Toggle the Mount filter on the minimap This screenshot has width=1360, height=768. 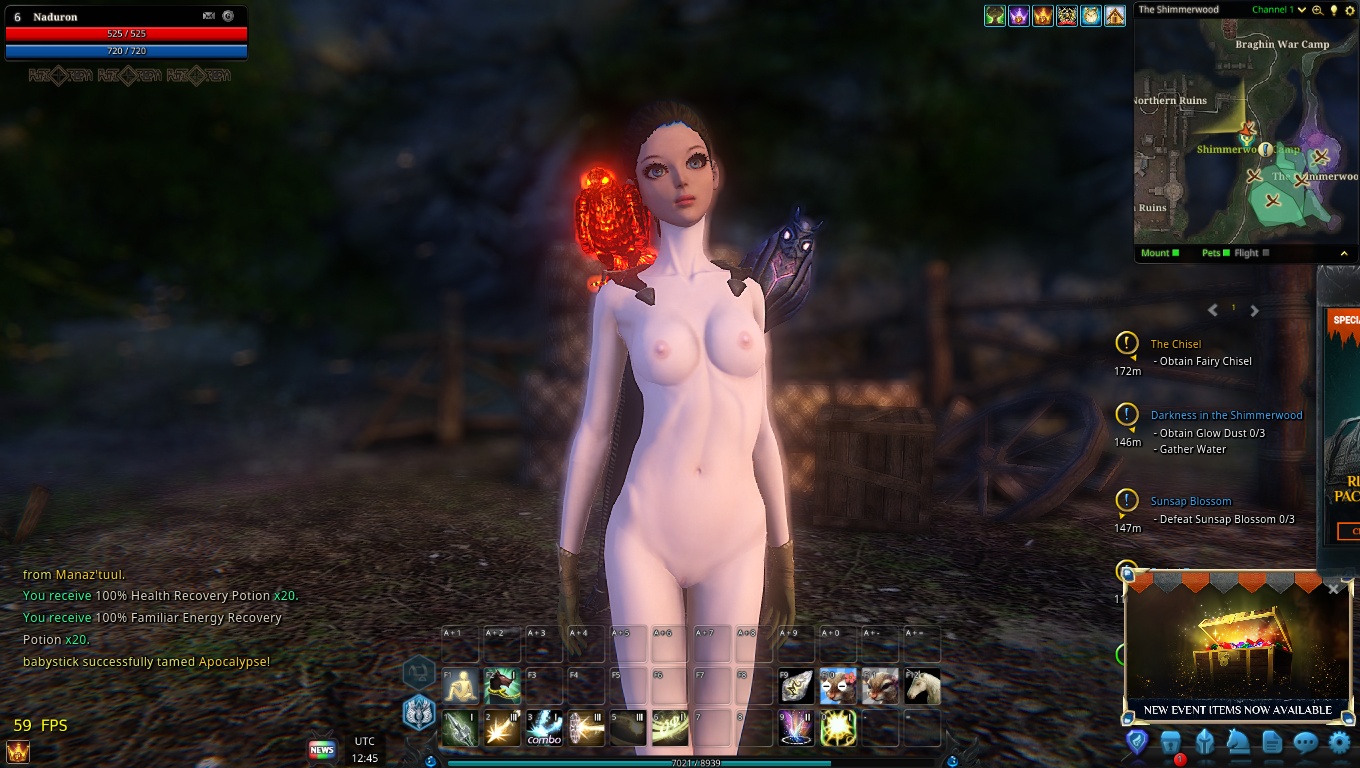pyautogui.click(x=1160, y=253)
